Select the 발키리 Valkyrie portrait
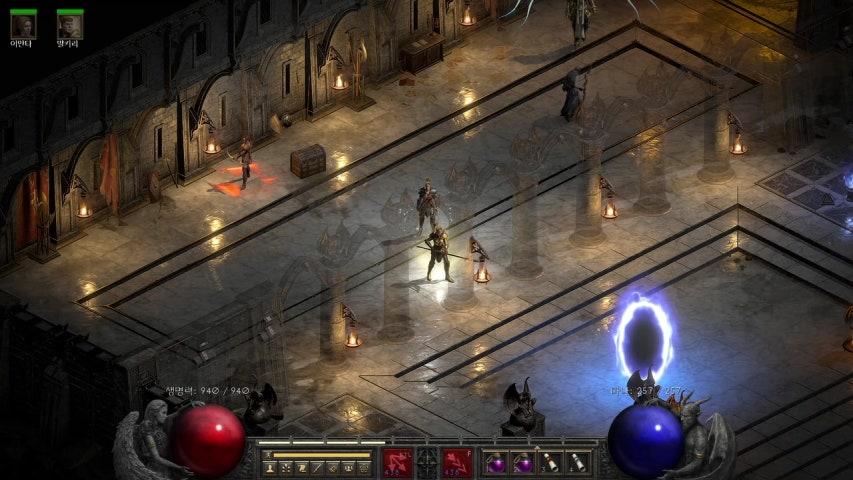The width and height of the screenshot is (853, 480). pos(69,25)
